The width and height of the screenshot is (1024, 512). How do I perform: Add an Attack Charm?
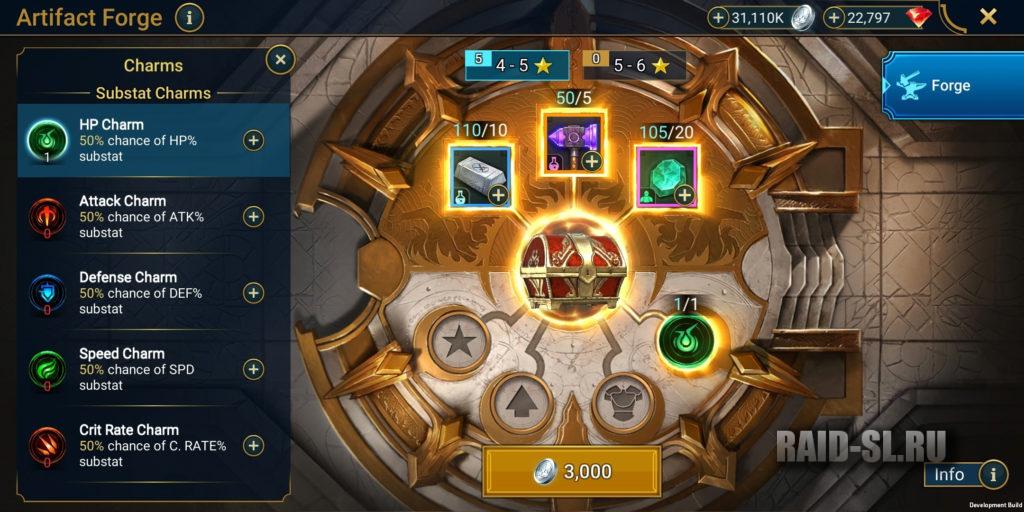[254, 216]
